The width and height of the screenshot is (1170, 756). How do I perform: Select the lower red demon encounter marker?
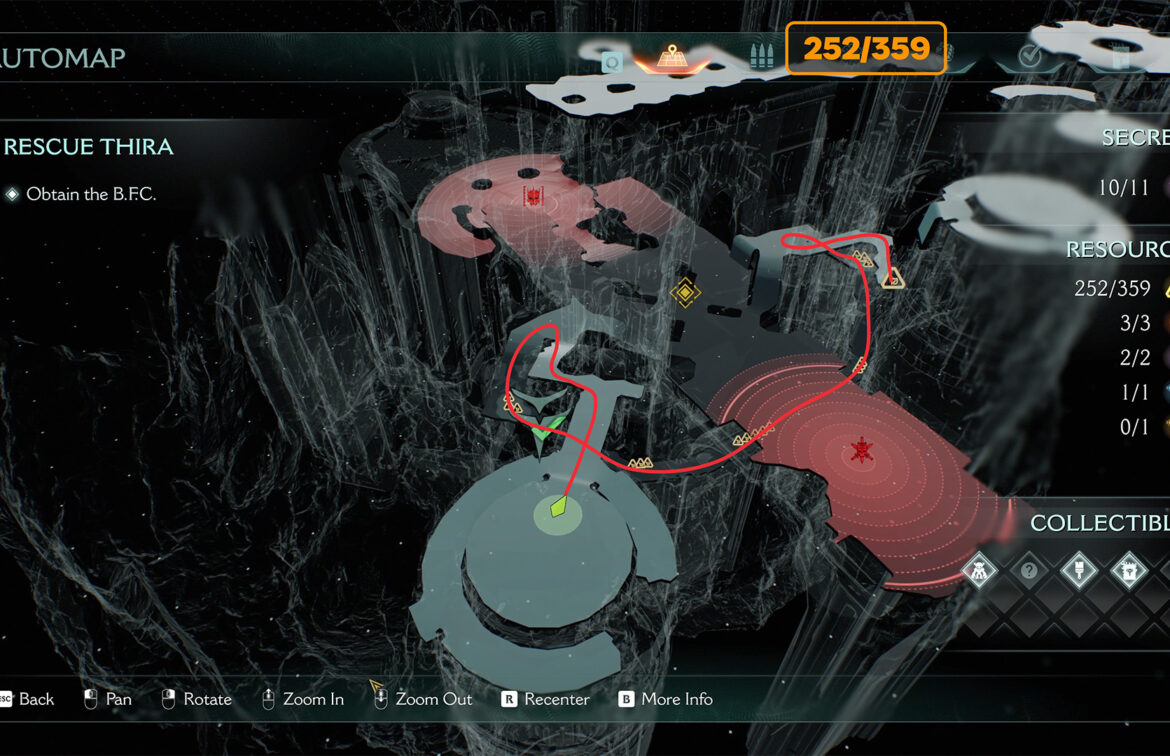pyautogui.click(x=859, y=451)
